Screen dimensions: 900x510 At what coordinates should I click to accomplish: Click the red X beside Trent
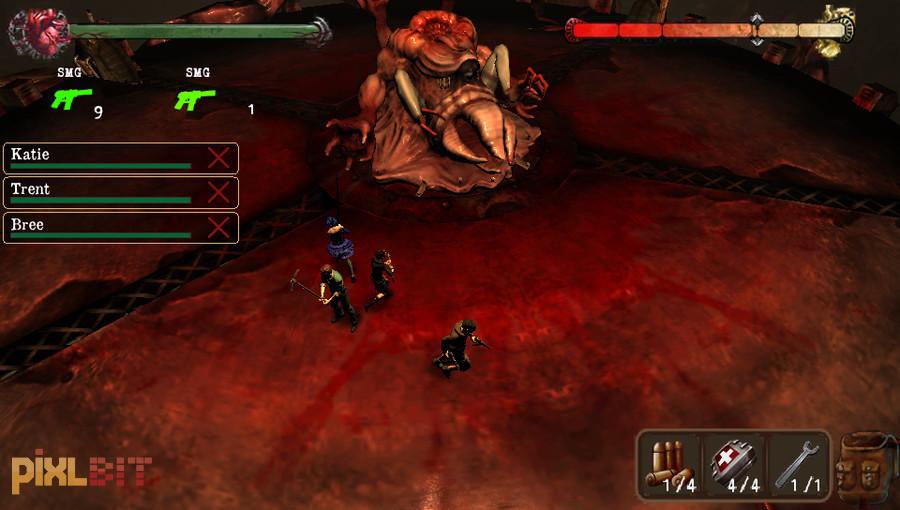(218, 192)
